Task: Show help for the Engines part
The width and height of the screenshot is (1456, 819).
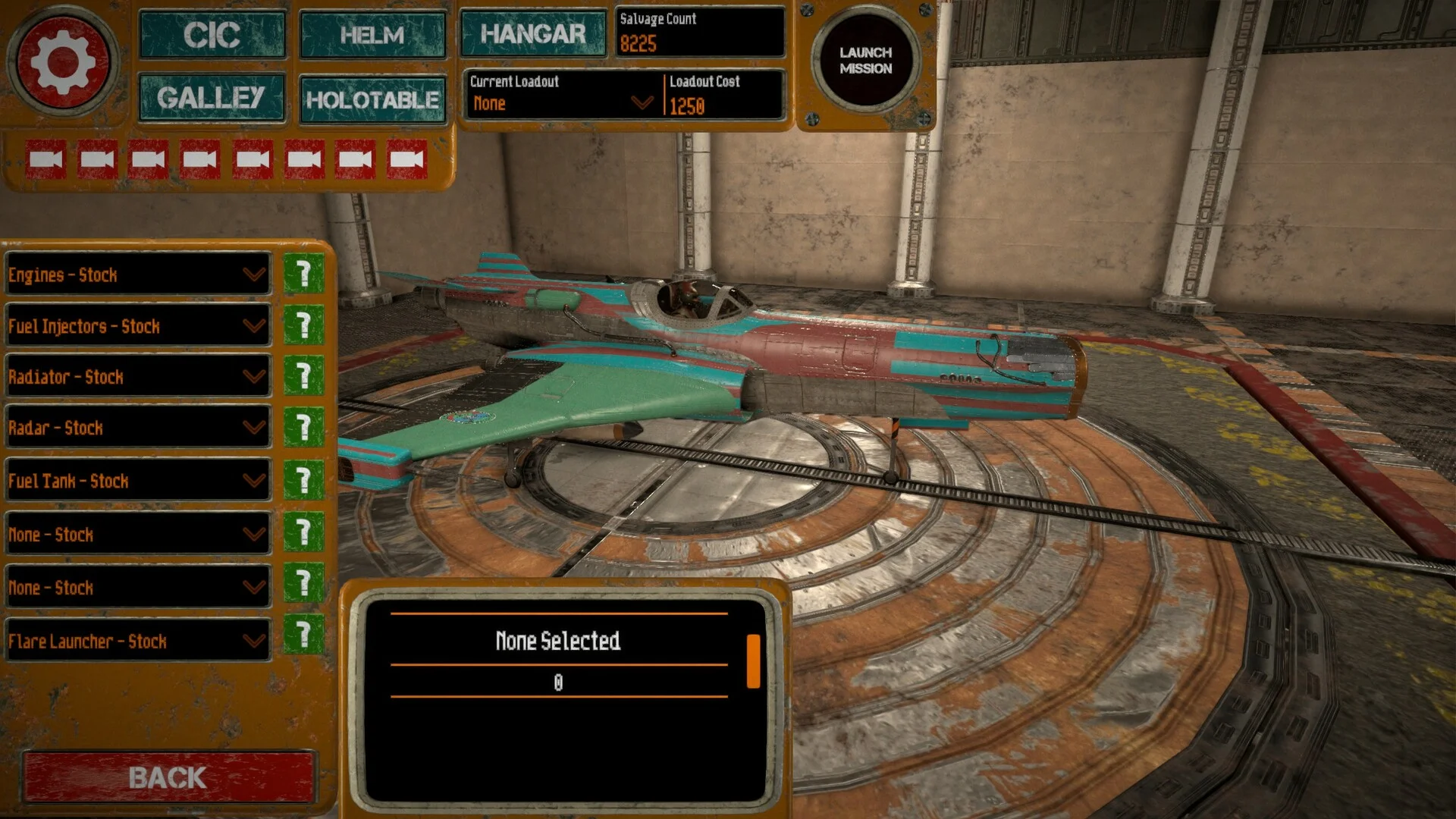Action: pyautogui.click(x=303, y=273)
